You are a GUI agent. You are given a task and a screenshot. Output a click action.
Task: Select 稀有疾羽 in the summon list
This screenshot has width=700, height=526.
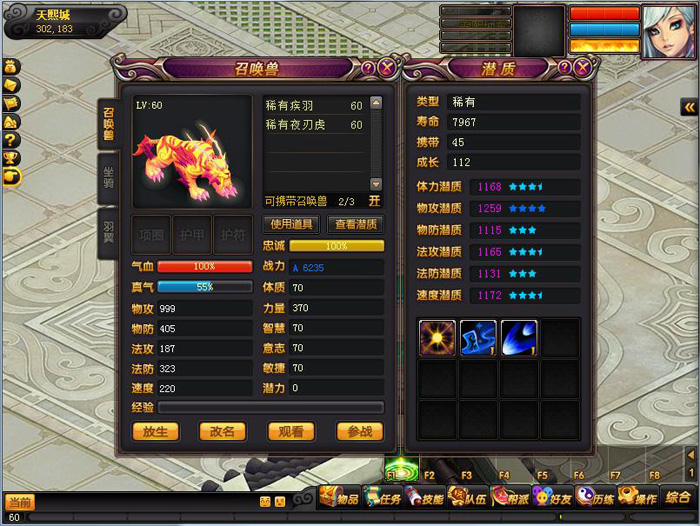[314, 105]
